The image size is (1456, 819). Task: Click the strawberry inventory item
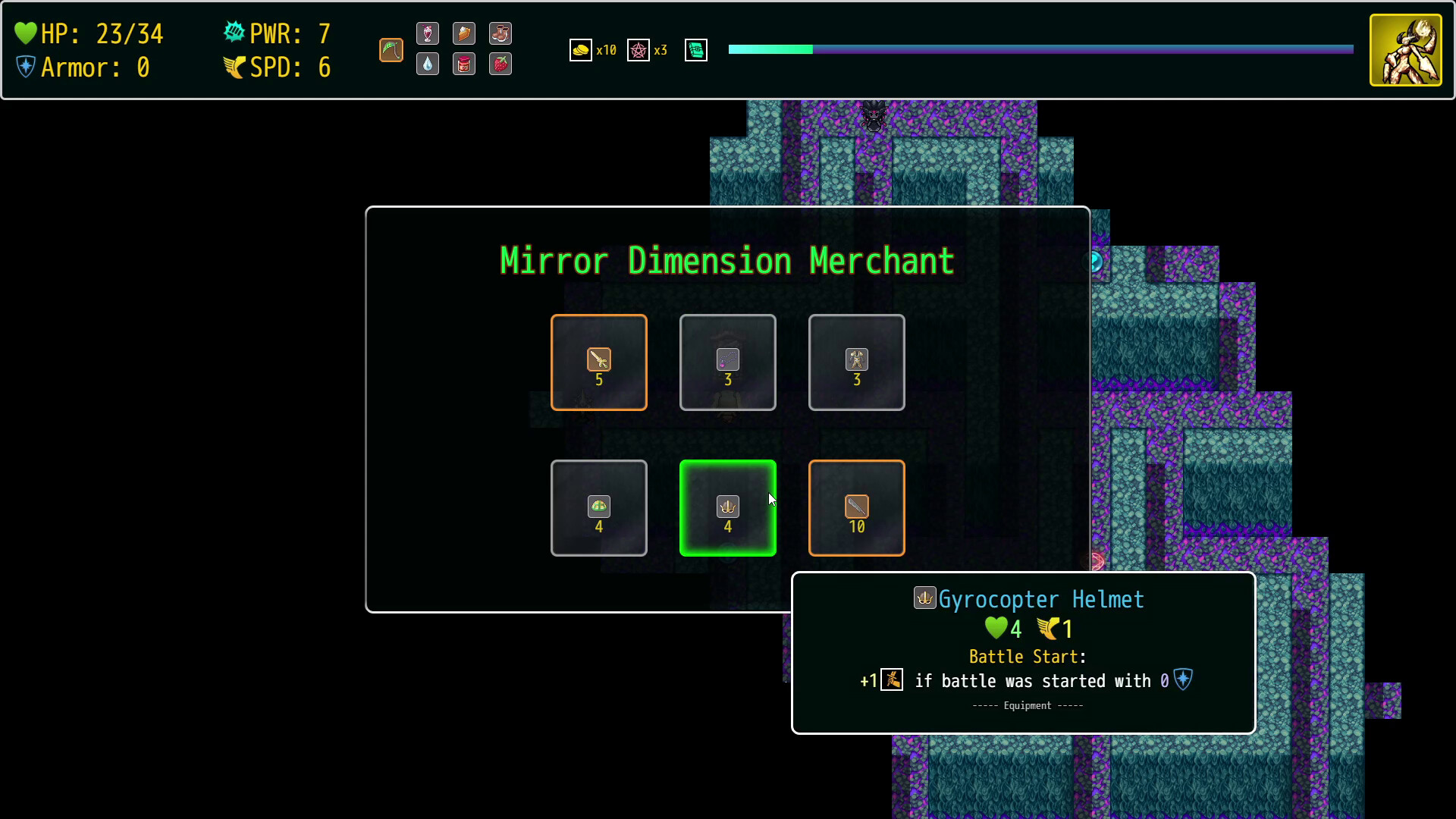pyautogui.click(x=500, y=64)
